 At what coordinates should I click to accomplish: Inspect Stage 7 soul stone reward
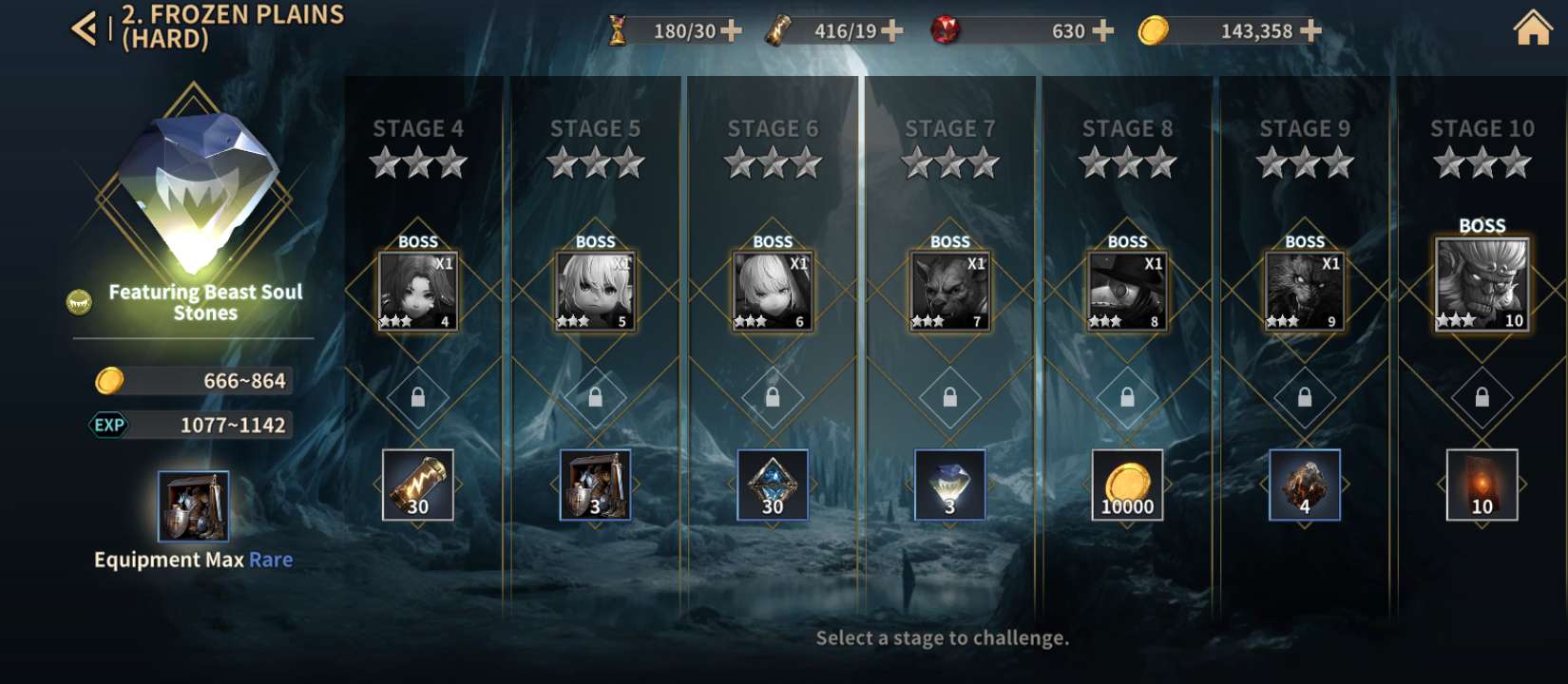(949, 484)
